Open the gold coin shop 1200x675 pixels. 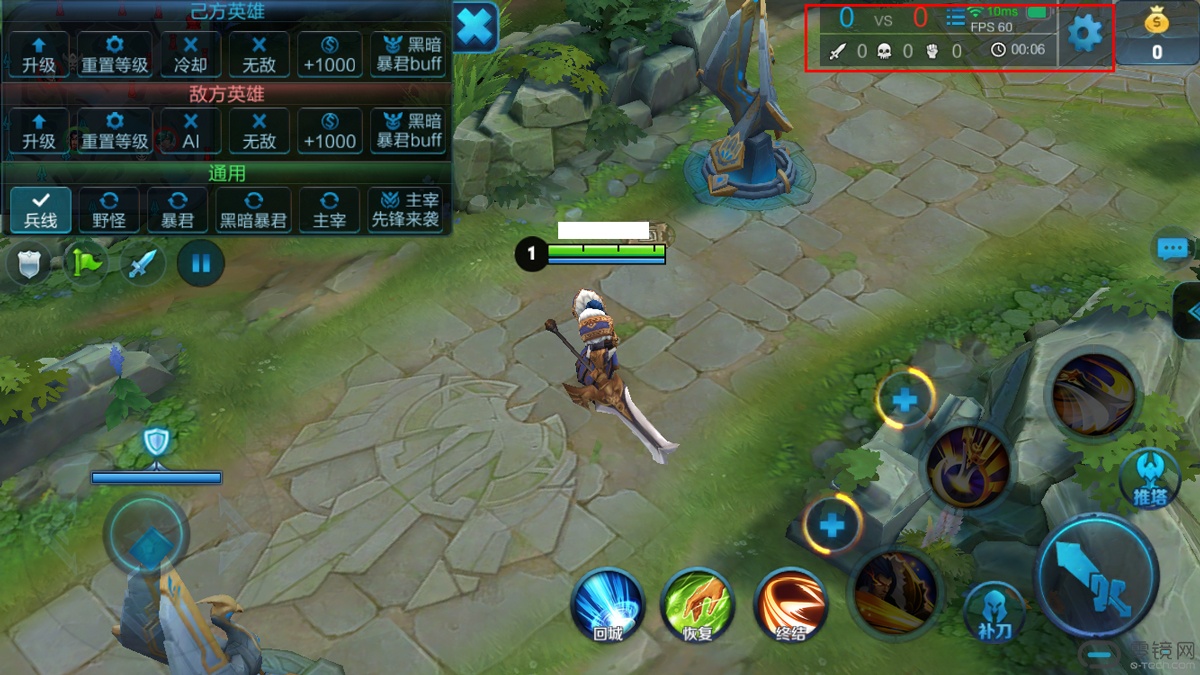point(1157,35)
